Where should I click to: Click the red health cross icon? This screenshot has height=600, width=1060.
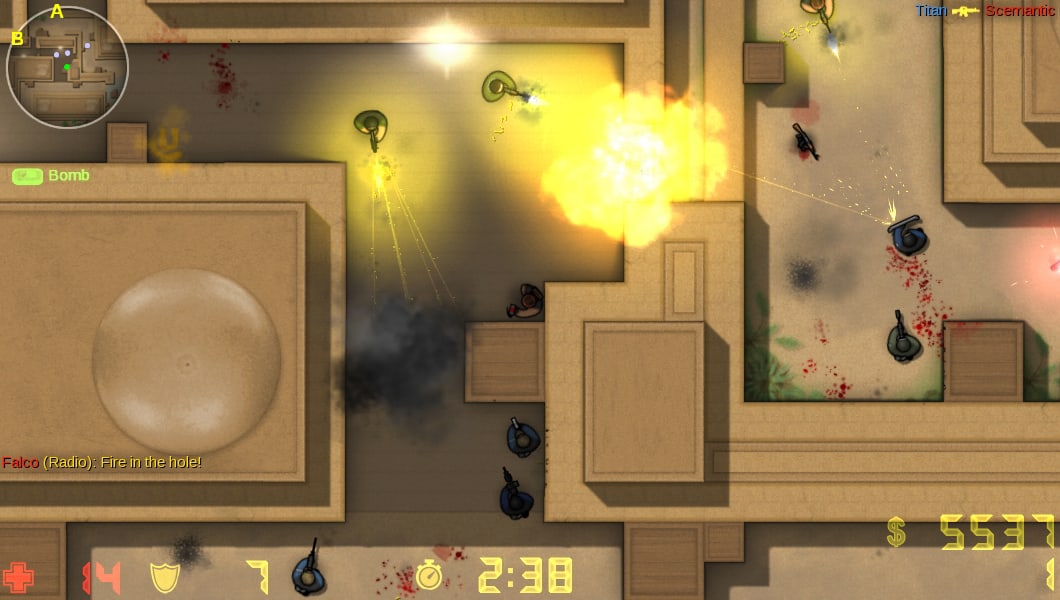click(x=19, y=577)
